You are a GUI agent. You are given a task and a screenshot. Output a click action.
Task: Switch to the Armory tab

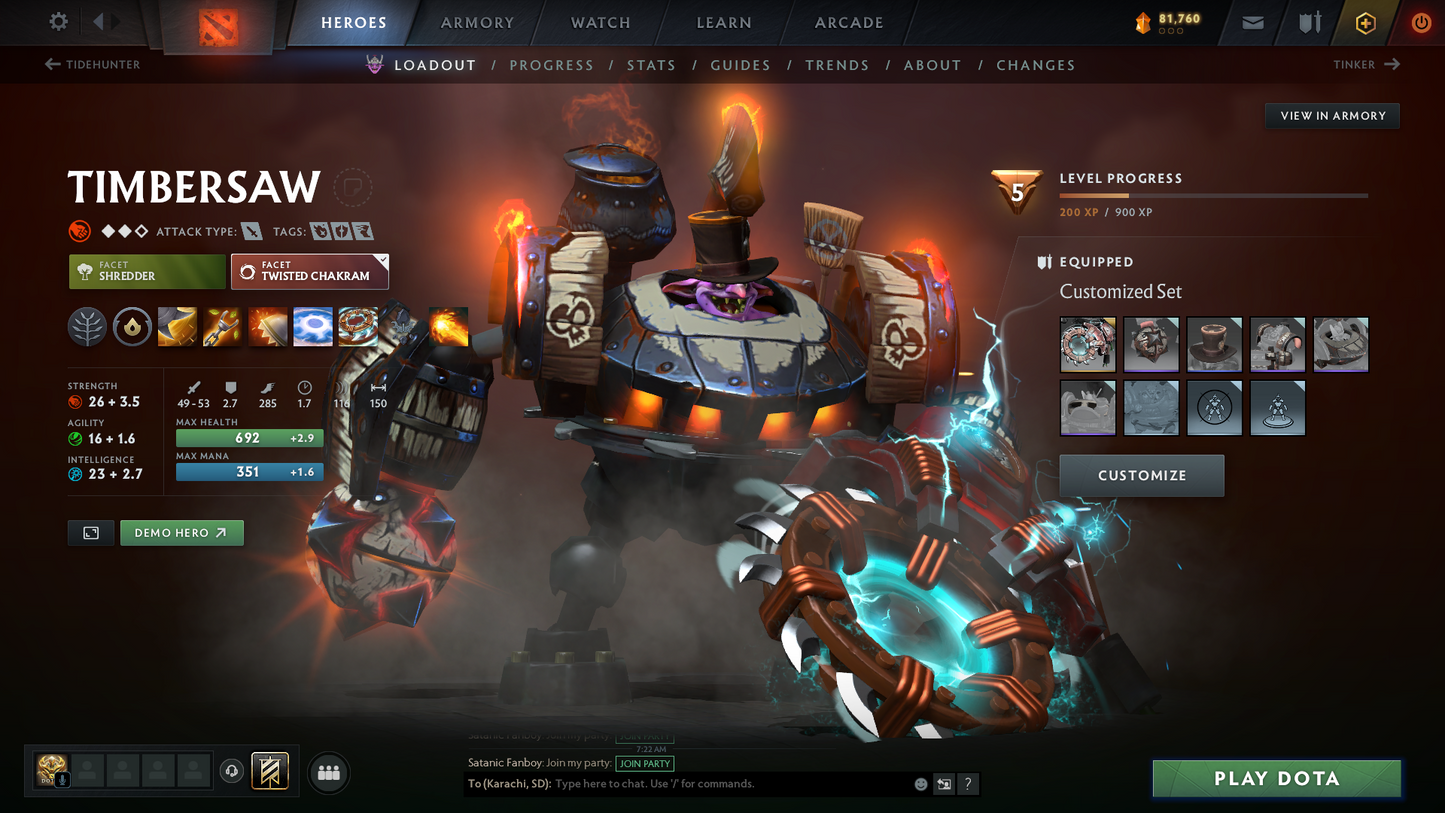pyautogui.click(x=477, y=23)
